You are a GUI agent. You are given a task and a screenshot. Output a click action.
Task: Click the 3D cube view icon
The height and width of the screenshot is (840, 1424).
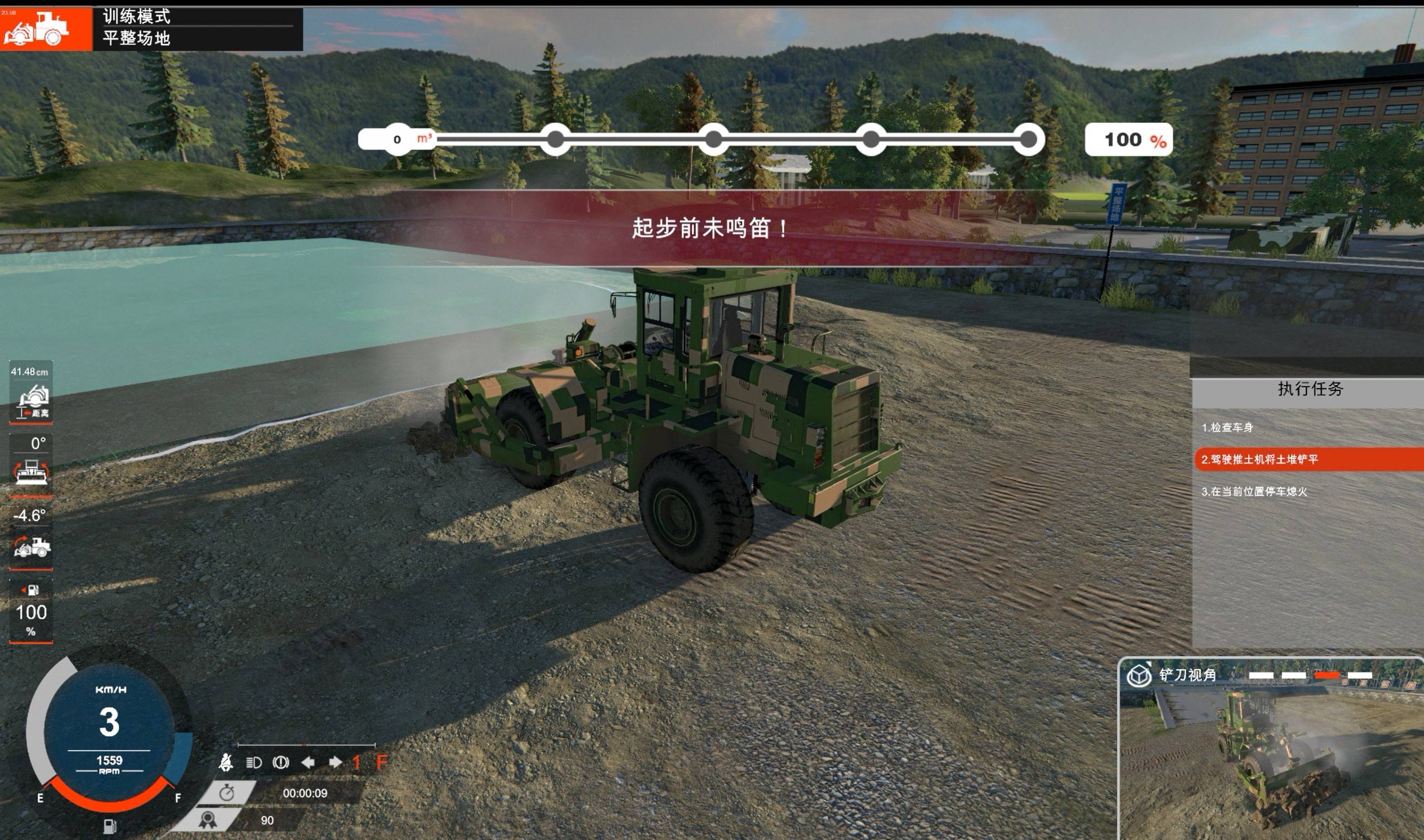(1139, 675)
